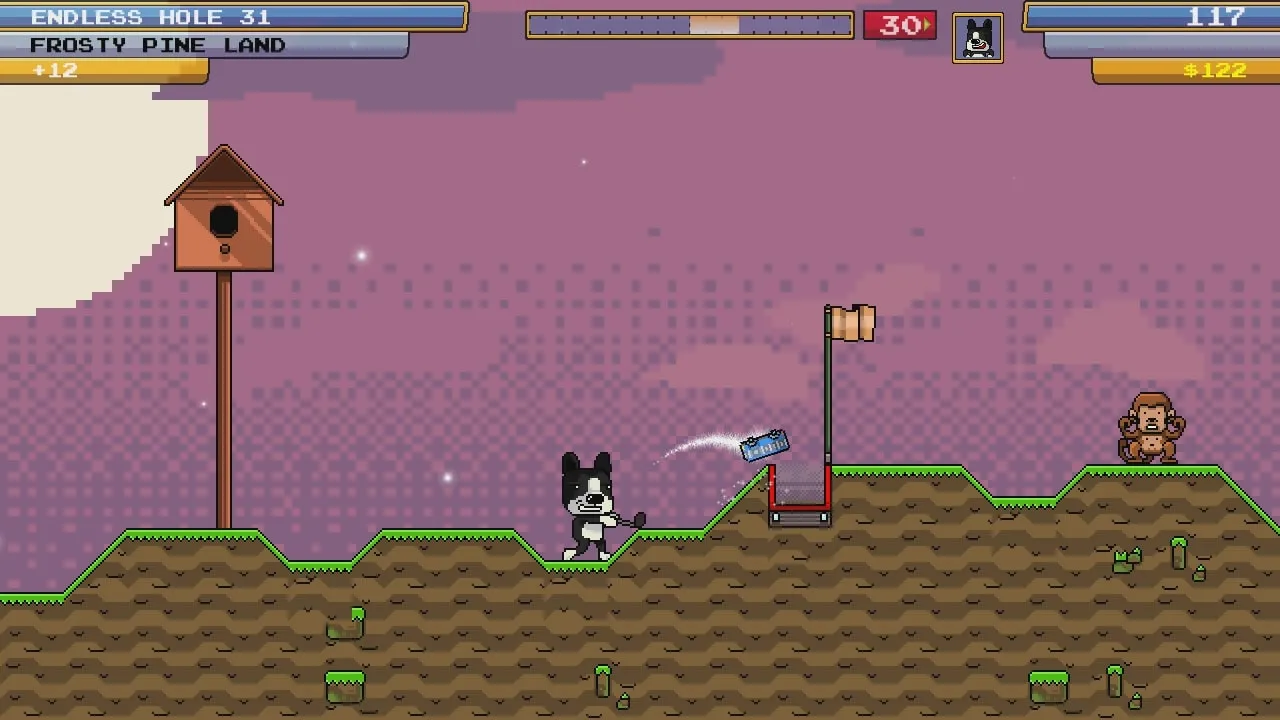Click the dog character portrait icon
Screen dimensions: 1280x720
click(x=977, y=39)
